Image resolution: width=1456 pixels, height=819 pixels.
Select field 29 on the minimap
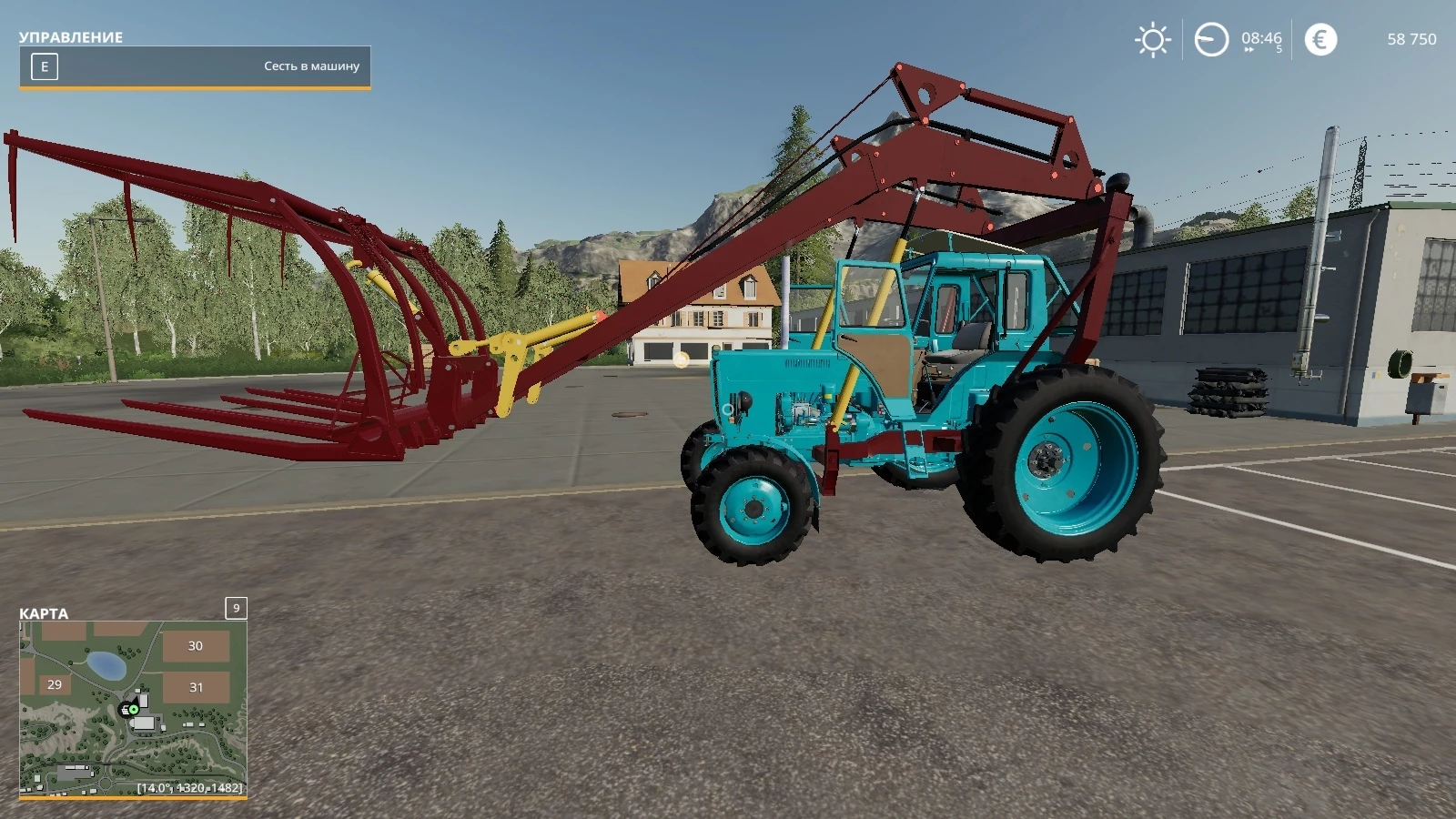[55, 684]
